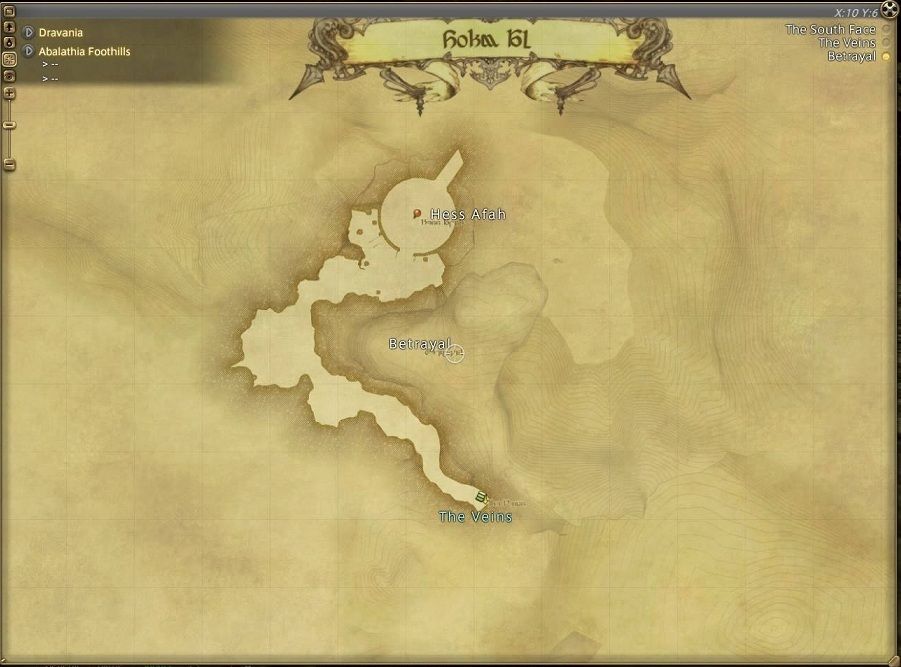This screenshot has width=901, height=667.
Task: Click the flame-shaped map toolbar icon
Action: [9, 43]
